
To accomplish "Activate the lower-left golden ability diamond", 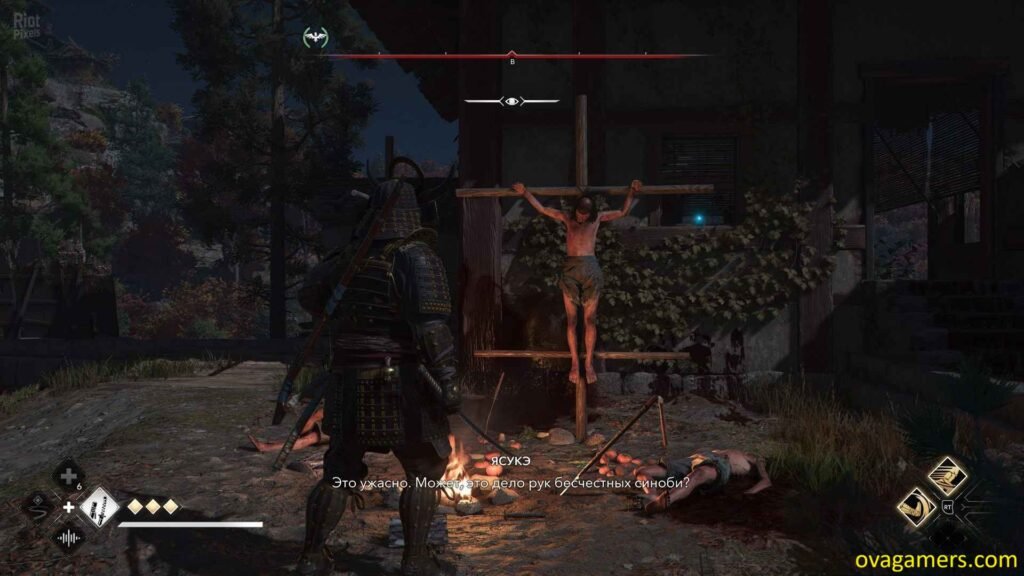I will pos(917,506).
